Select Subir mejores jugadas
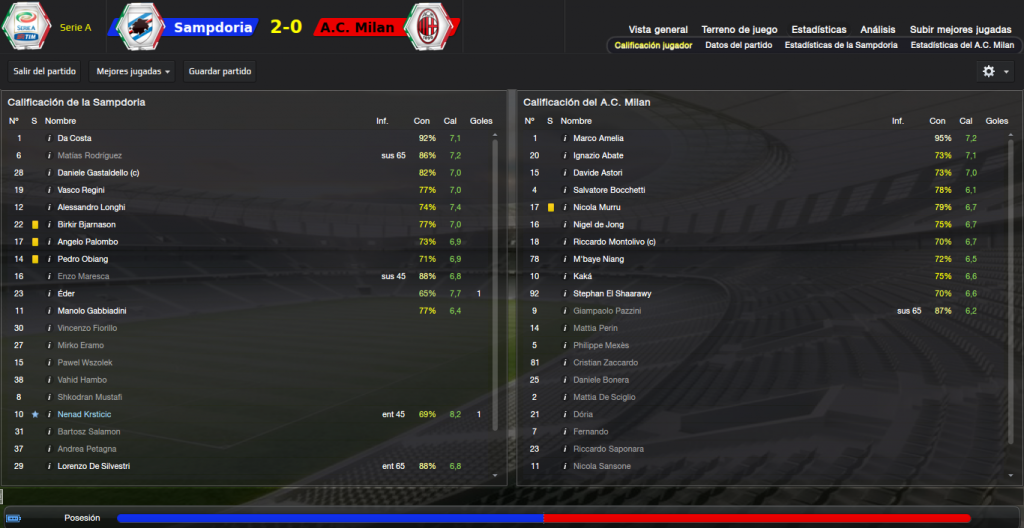This screenshot has height=528, width=1024. tap(960, 30)
